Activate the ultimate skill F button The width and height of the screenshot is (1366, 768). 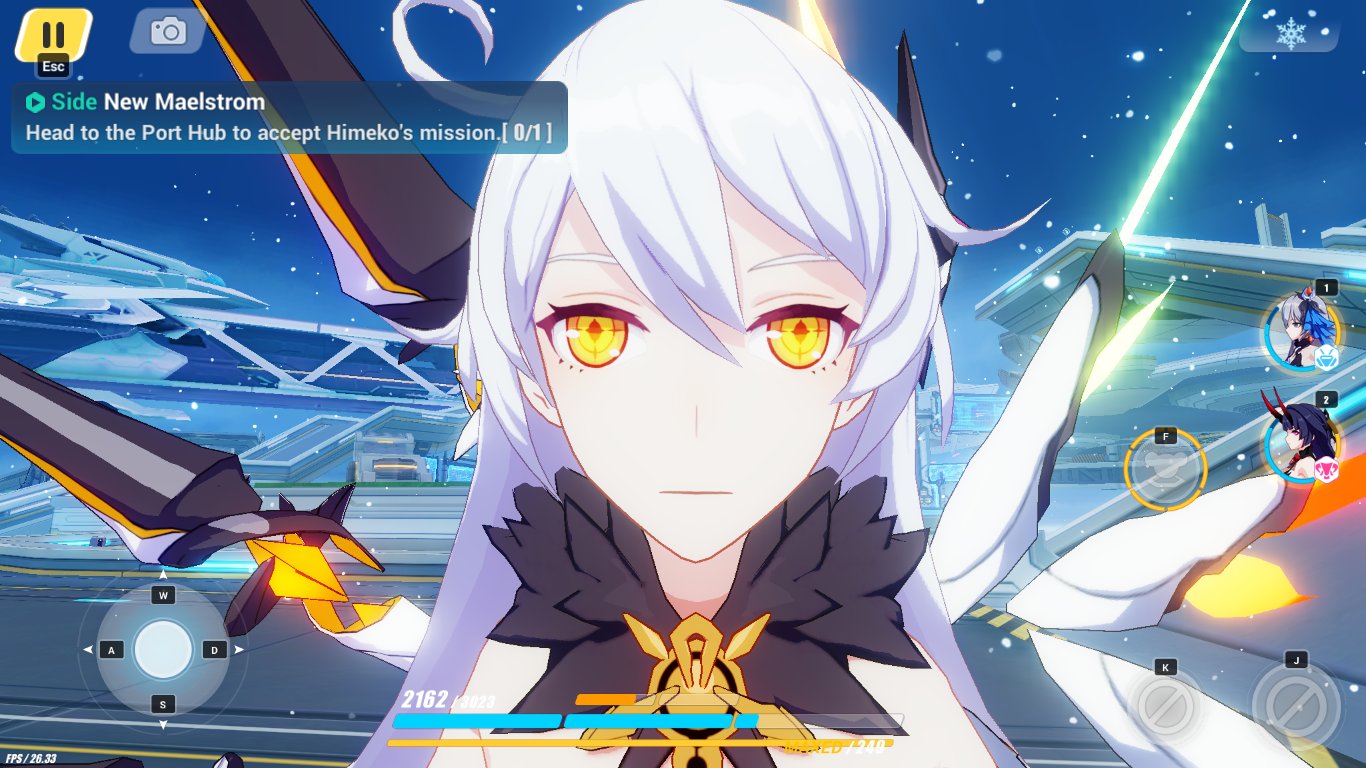(1165, 470)
